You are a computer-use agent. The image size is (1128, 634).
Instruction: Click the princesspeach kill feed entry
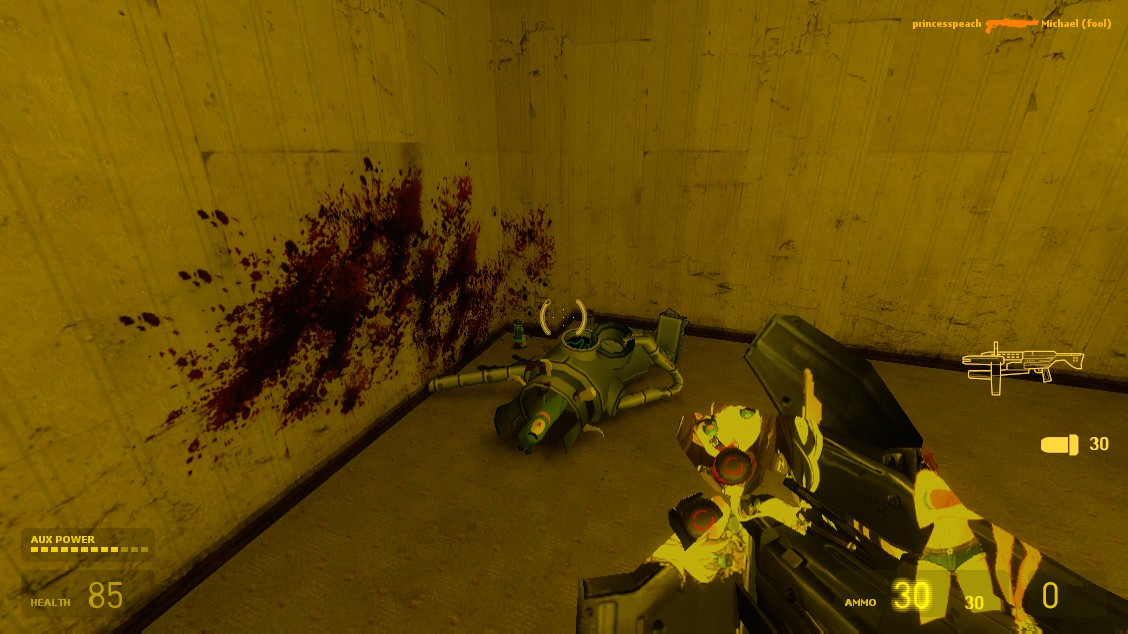click(946, 24)
